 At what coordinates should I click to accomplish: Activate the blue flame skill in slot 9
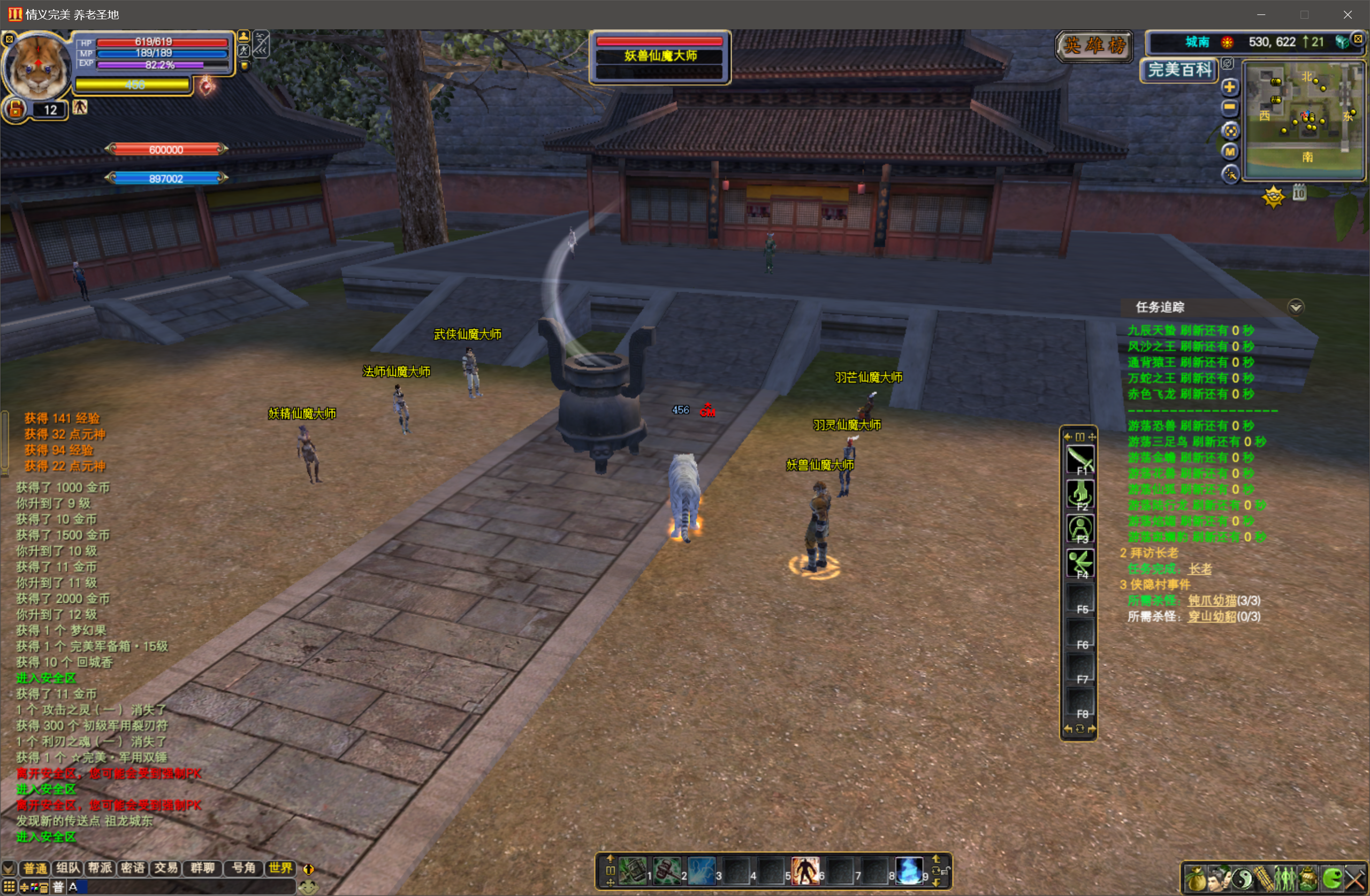click(x=909, y=871)
